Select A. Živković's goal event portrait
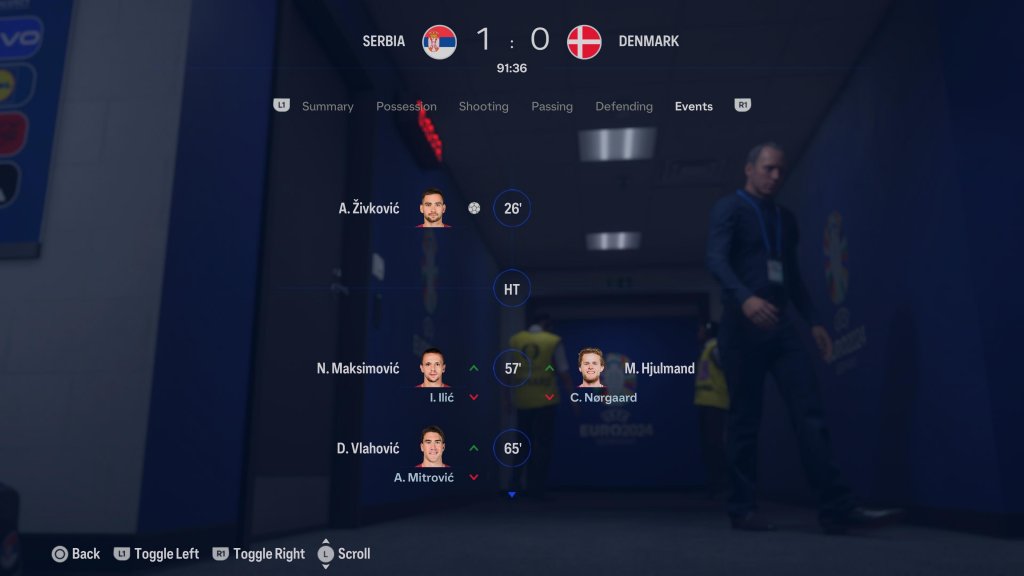The height and width of the screenshot is (576, 1024). (x=433, y=208)
